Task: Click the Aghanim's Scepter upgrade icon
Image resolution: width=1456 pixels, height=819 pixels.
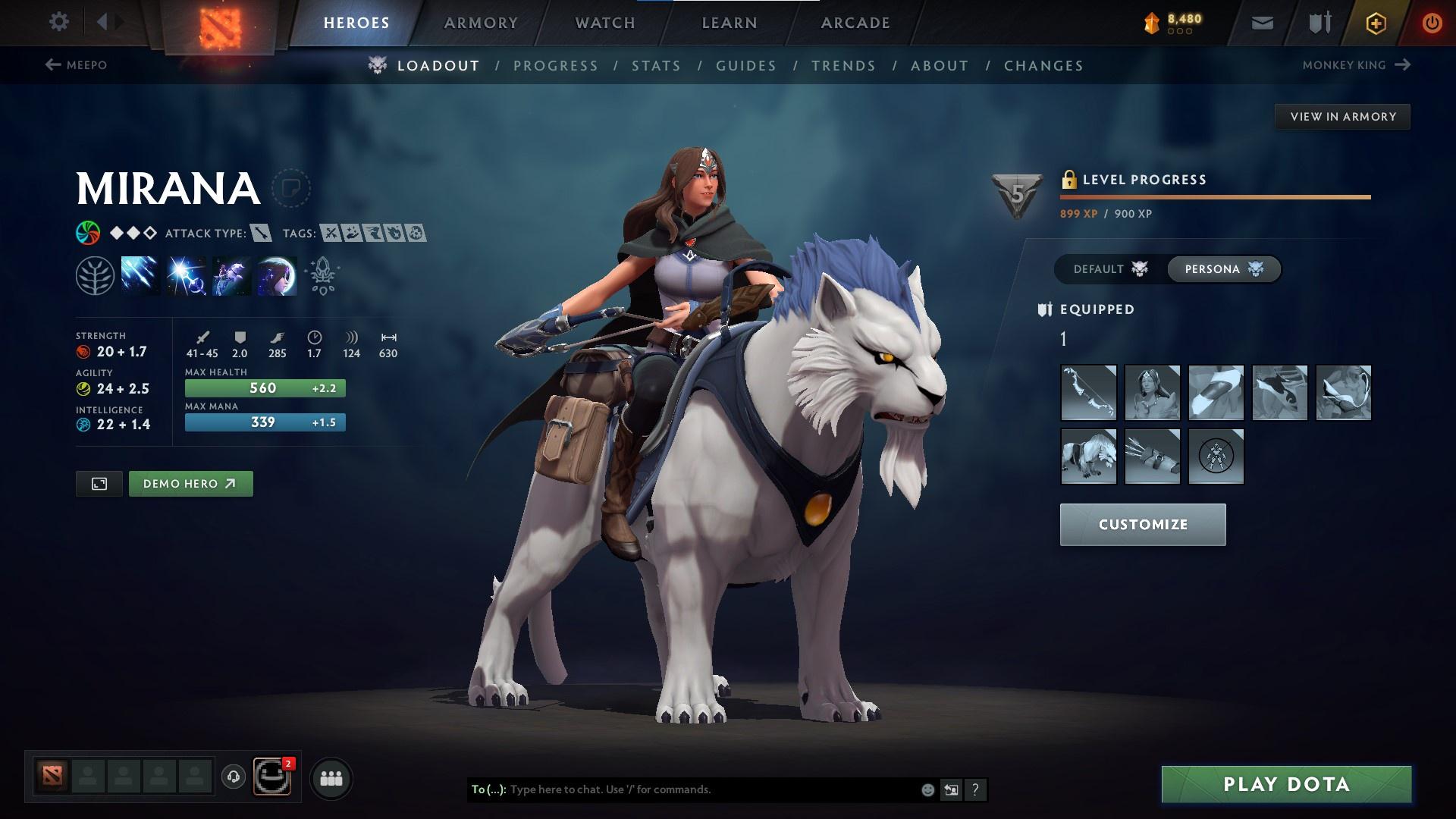Action: [x=321, y=275]
